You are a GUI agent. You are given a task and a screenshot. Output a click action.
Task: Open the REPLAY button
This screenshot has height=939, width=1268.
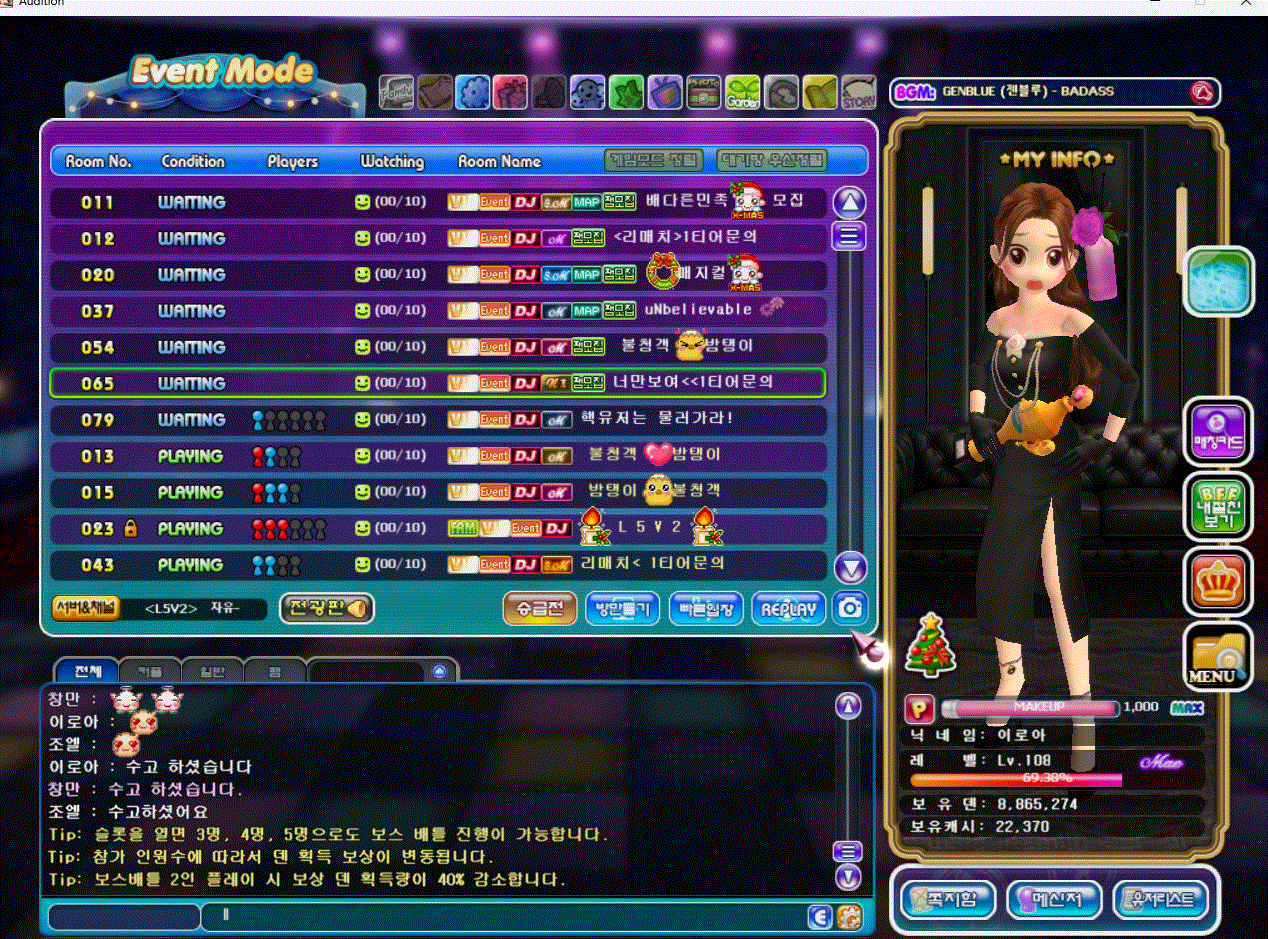(x=789, y=608)
